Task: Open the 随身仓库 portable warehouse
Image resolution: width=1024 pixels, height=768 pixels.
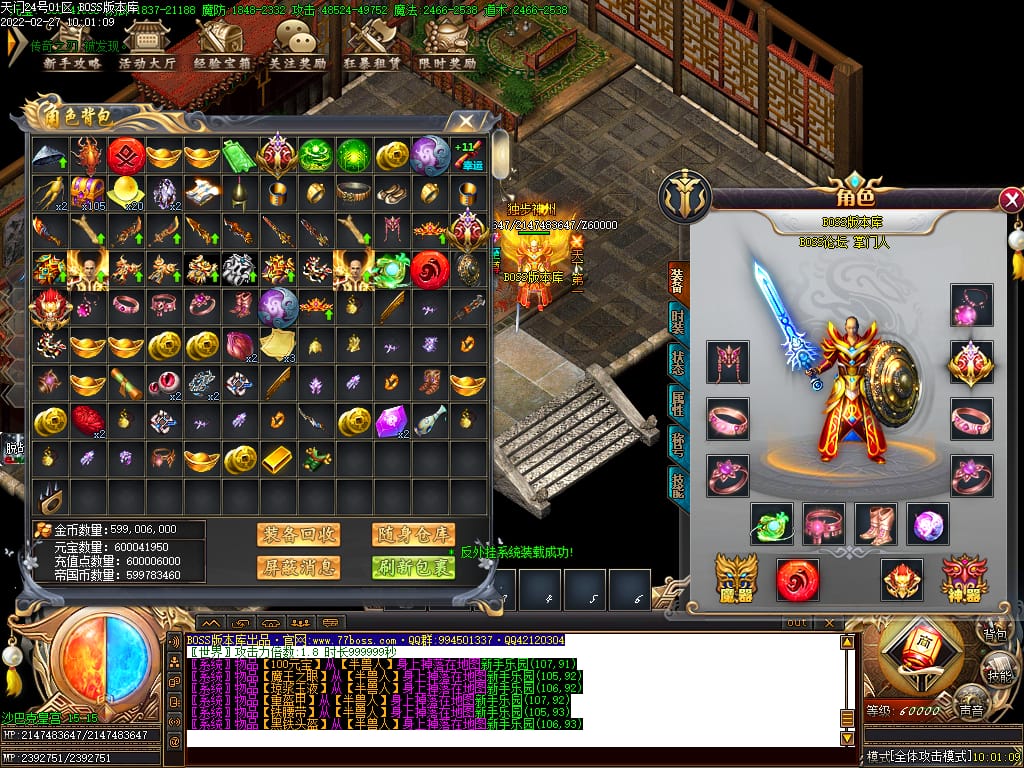Action: pyautogui.click(x=413, y=535)
